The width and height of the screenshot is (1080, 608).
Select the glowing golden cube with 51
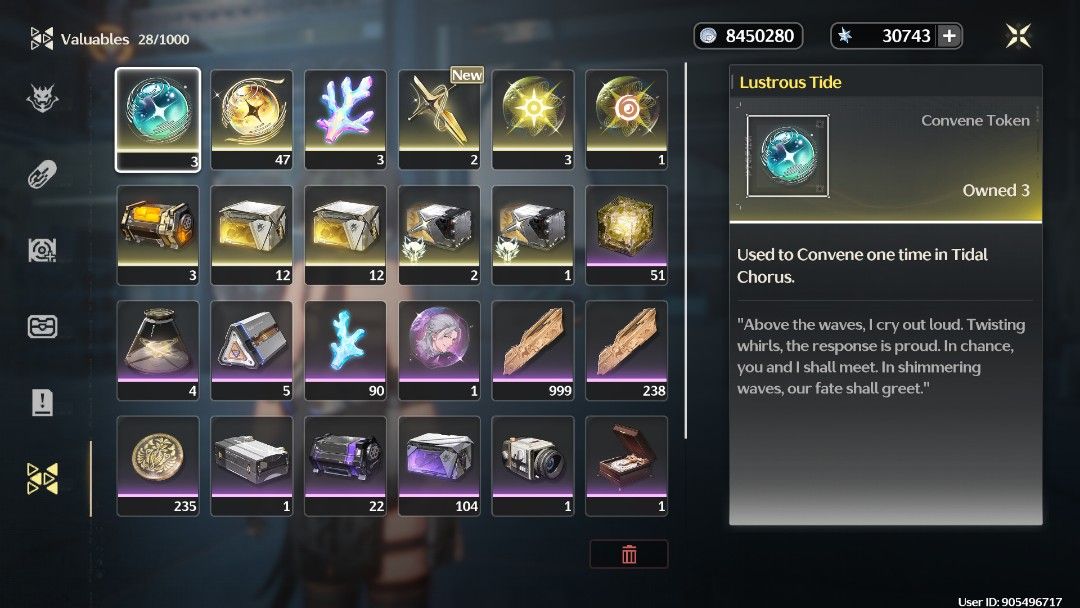click(627, 235)
